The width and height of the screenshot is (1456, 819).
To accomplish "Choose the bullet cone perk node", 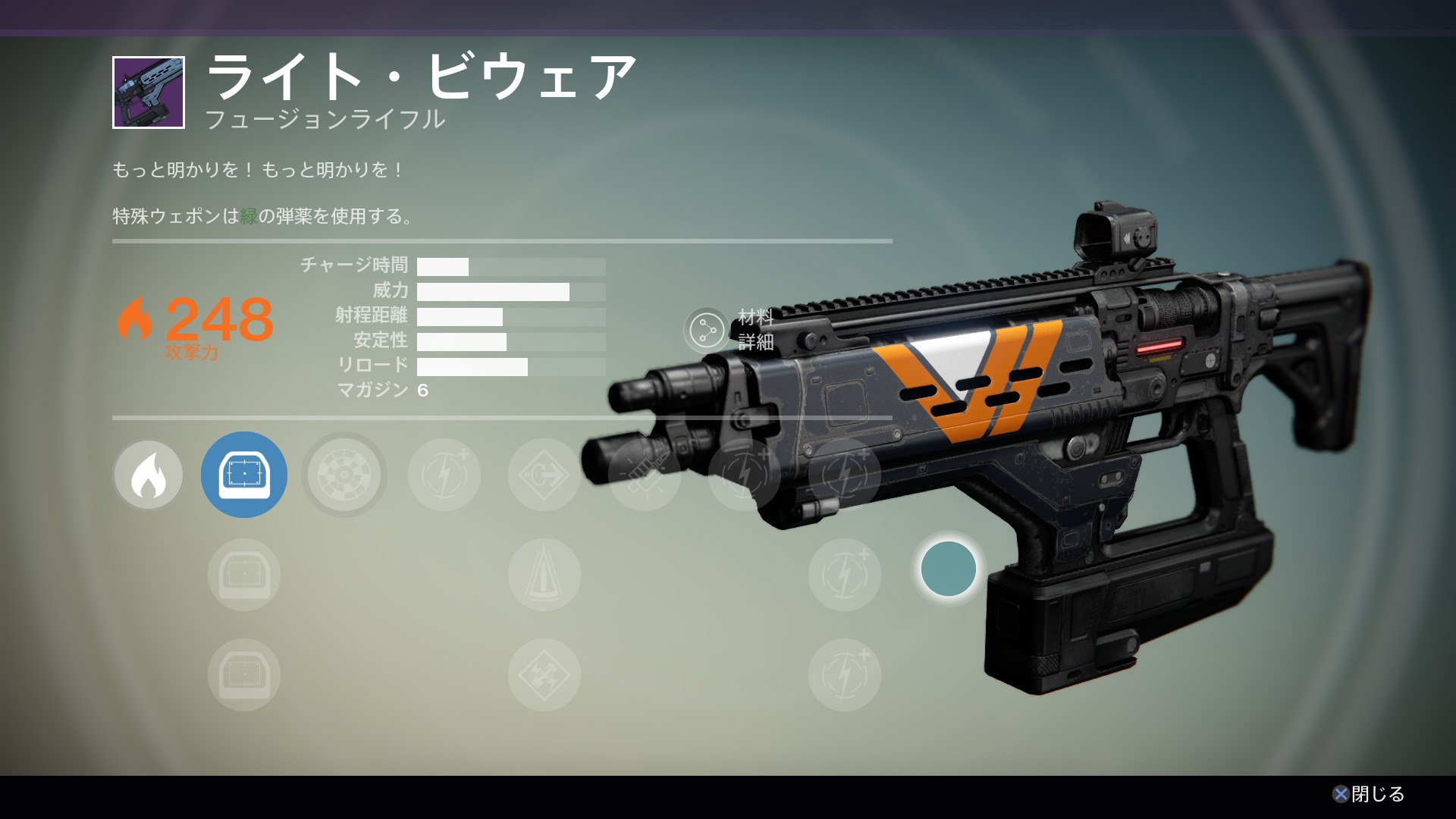I will click(x=544, y=575).
